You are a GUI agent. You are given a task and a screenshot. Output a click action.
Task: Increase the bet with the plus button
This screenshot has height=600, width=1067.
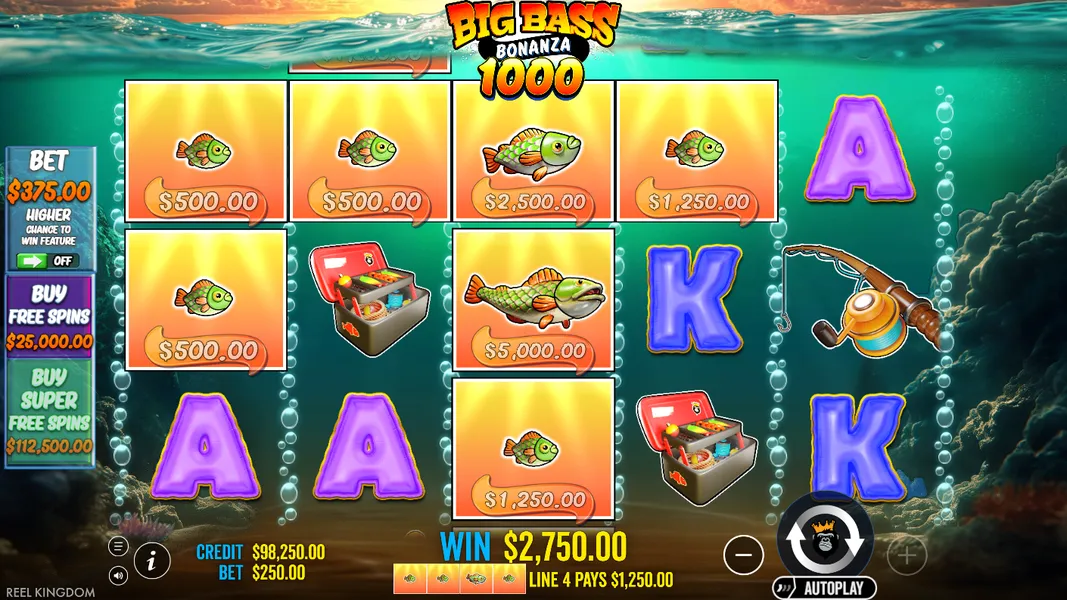[x=906, y=554]
